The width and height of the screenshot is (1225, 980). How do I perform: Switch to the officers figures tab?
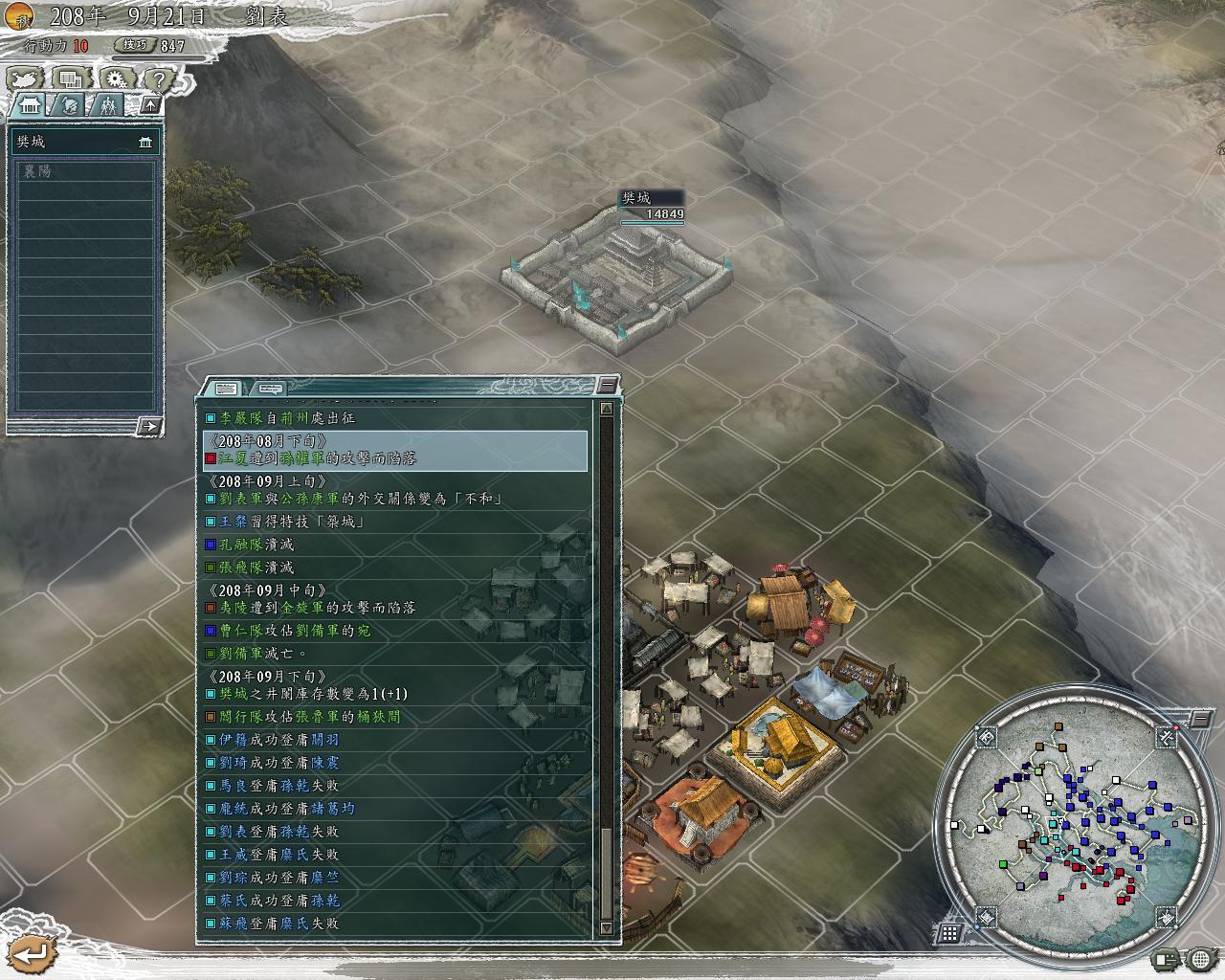[109, 105]
